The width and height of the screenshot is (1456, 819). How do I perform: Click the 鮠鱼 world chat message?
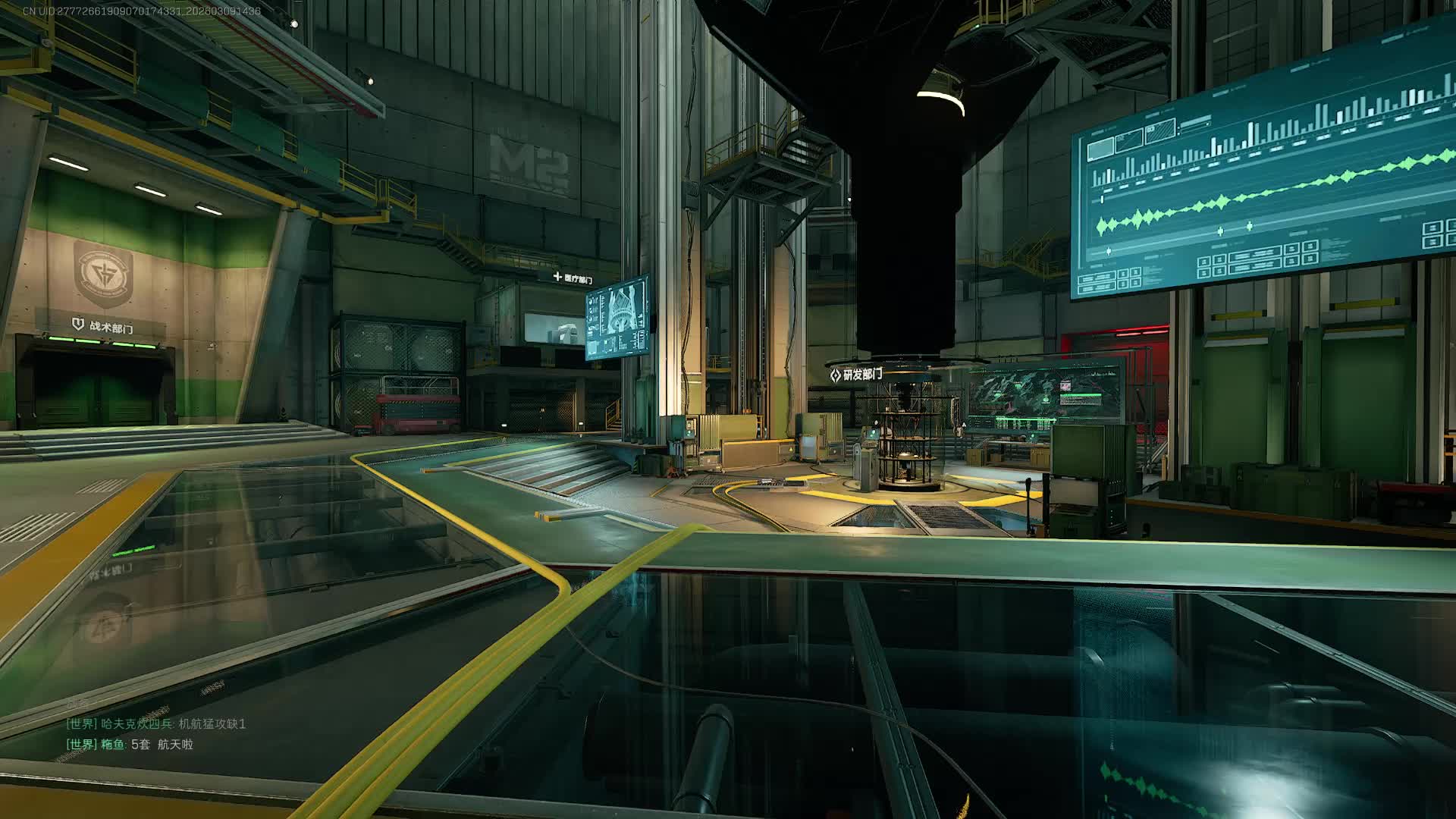click(x=130, y=745)
